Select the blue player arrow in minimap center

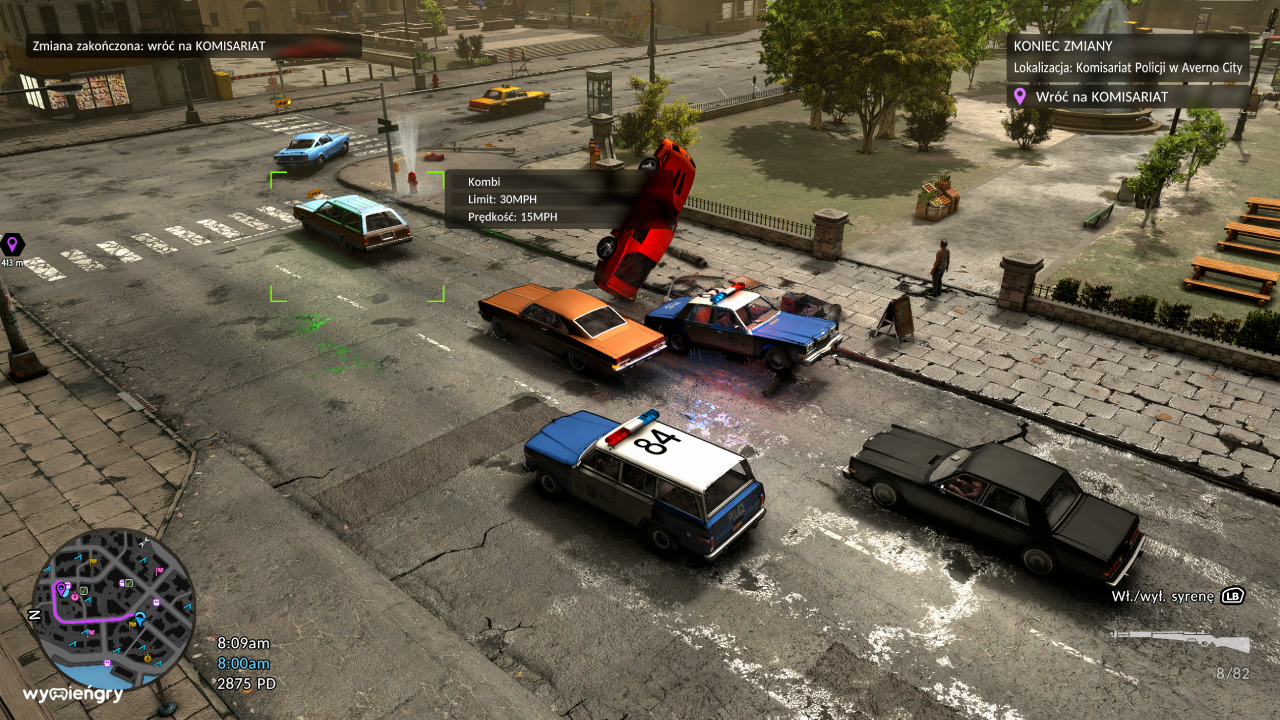coord(139,618)
